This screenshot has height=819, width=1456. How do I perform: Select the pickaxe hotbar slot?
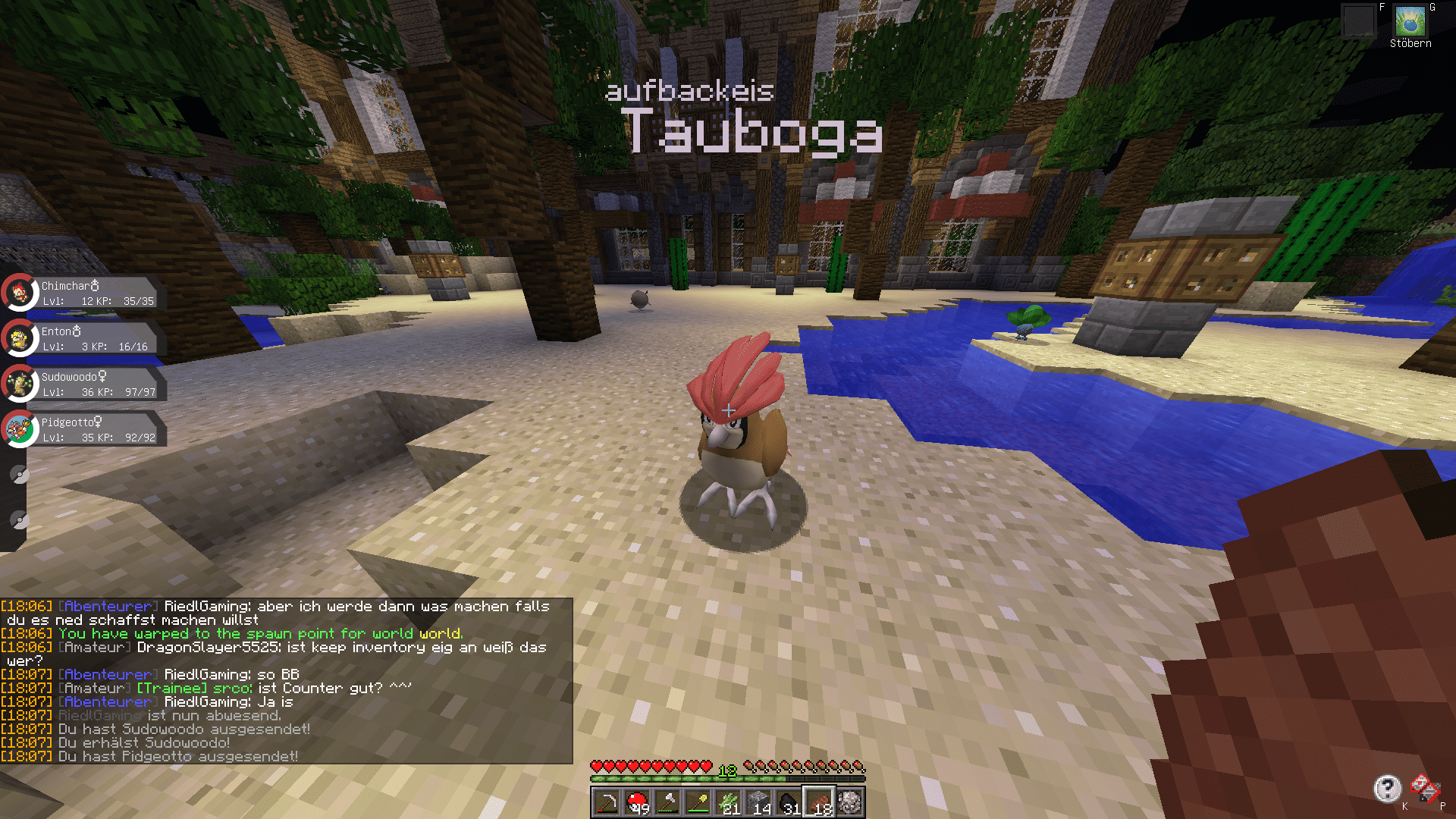point(607,803)
